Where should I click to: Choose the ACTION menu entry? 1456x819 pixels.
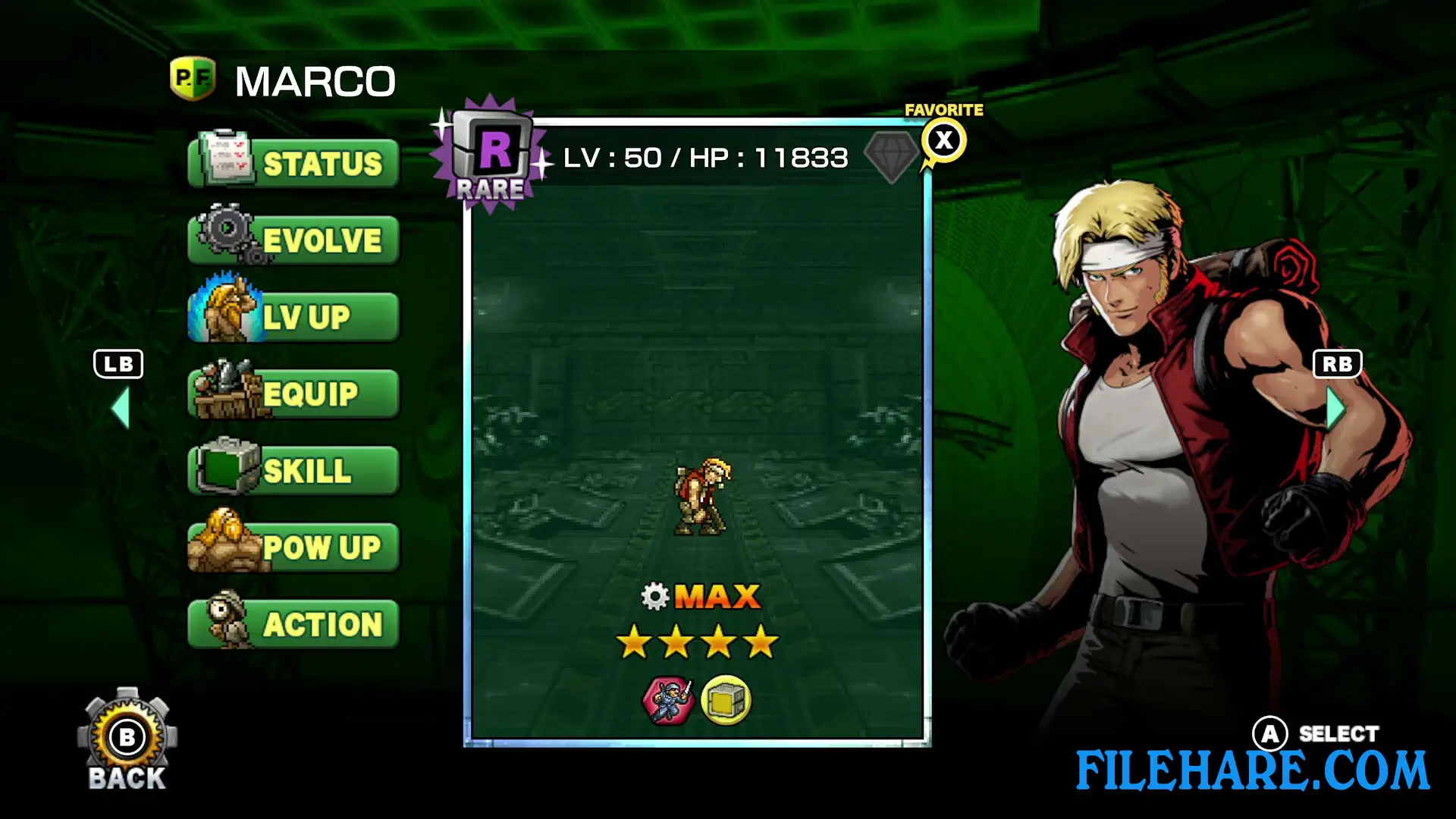(x=294, y=624)
